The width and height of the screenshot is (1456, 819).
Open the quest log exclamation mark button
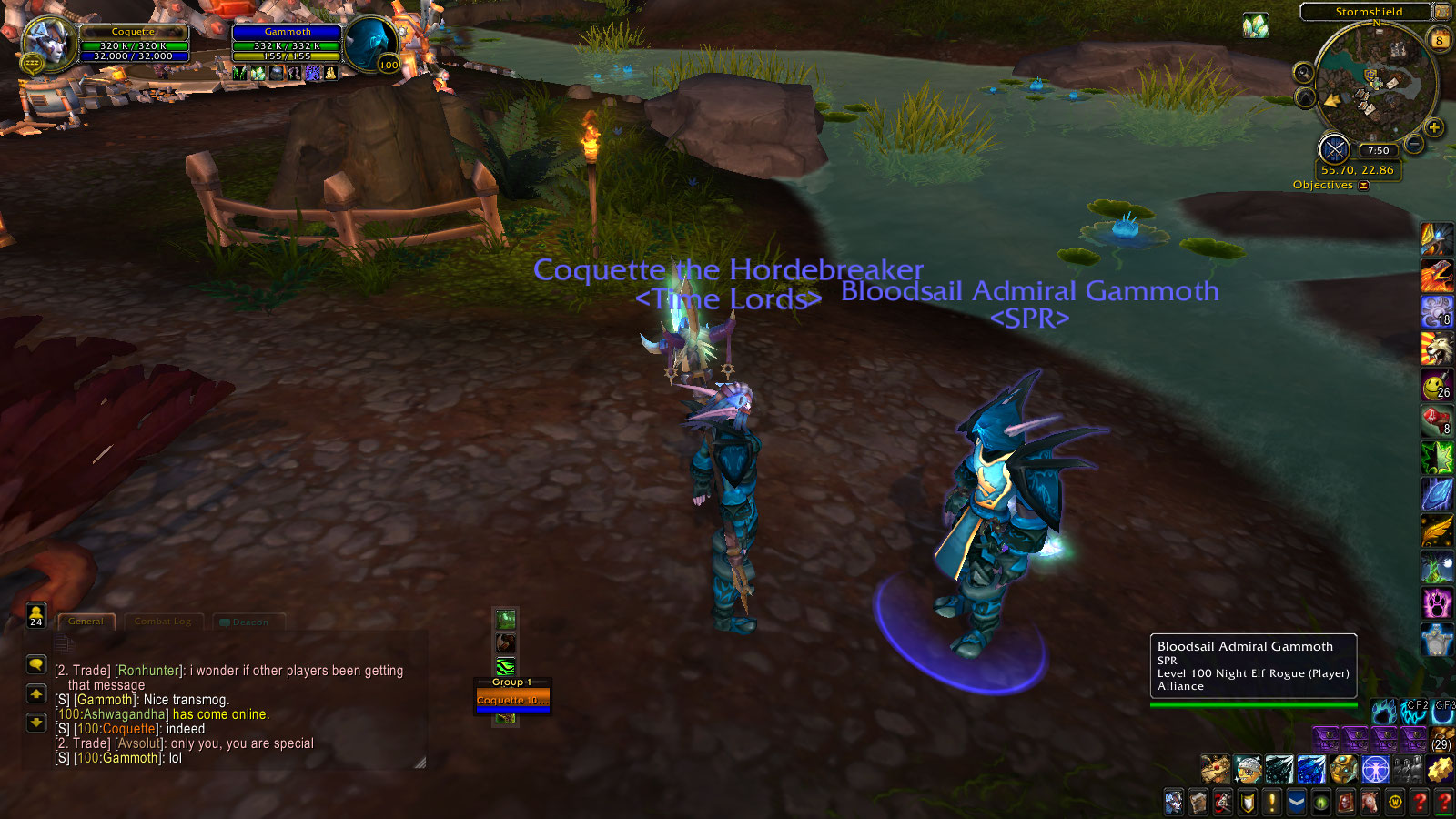point(1272,802)
